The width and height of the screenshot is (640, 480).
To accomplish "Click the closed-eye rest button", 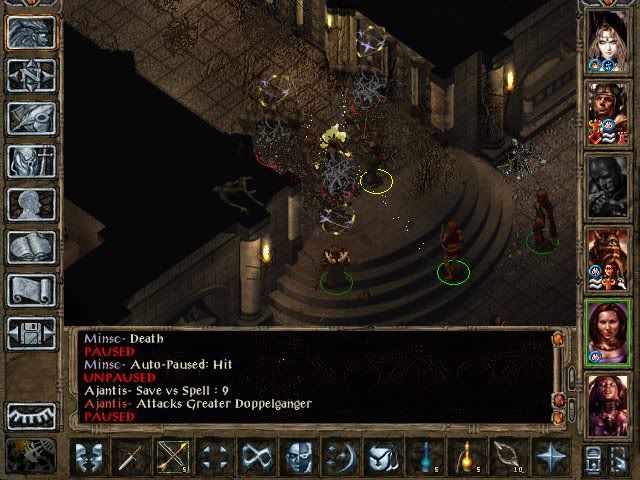I will (30, 414).
